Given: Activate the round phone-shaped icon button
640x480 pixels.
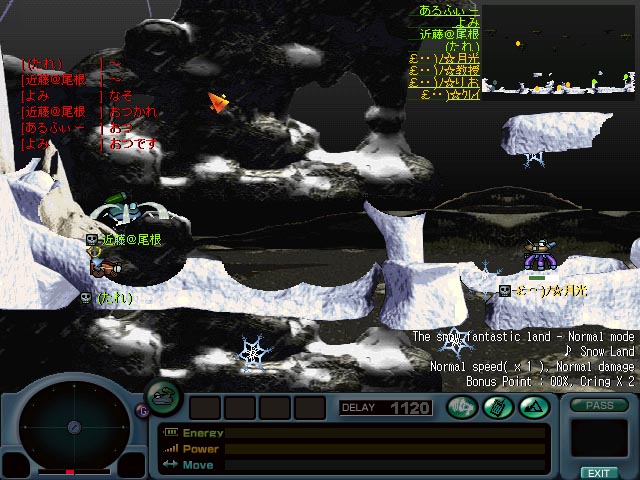Looking at the screenshot, I should (x=497, y=407).
